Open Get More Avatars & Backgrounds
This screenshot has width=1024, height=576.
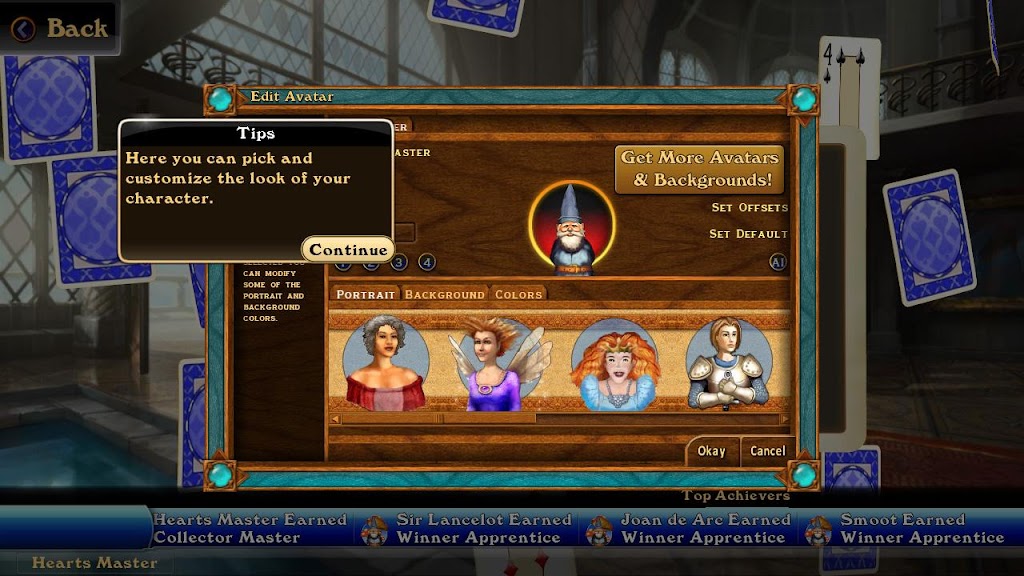point(698,169)
